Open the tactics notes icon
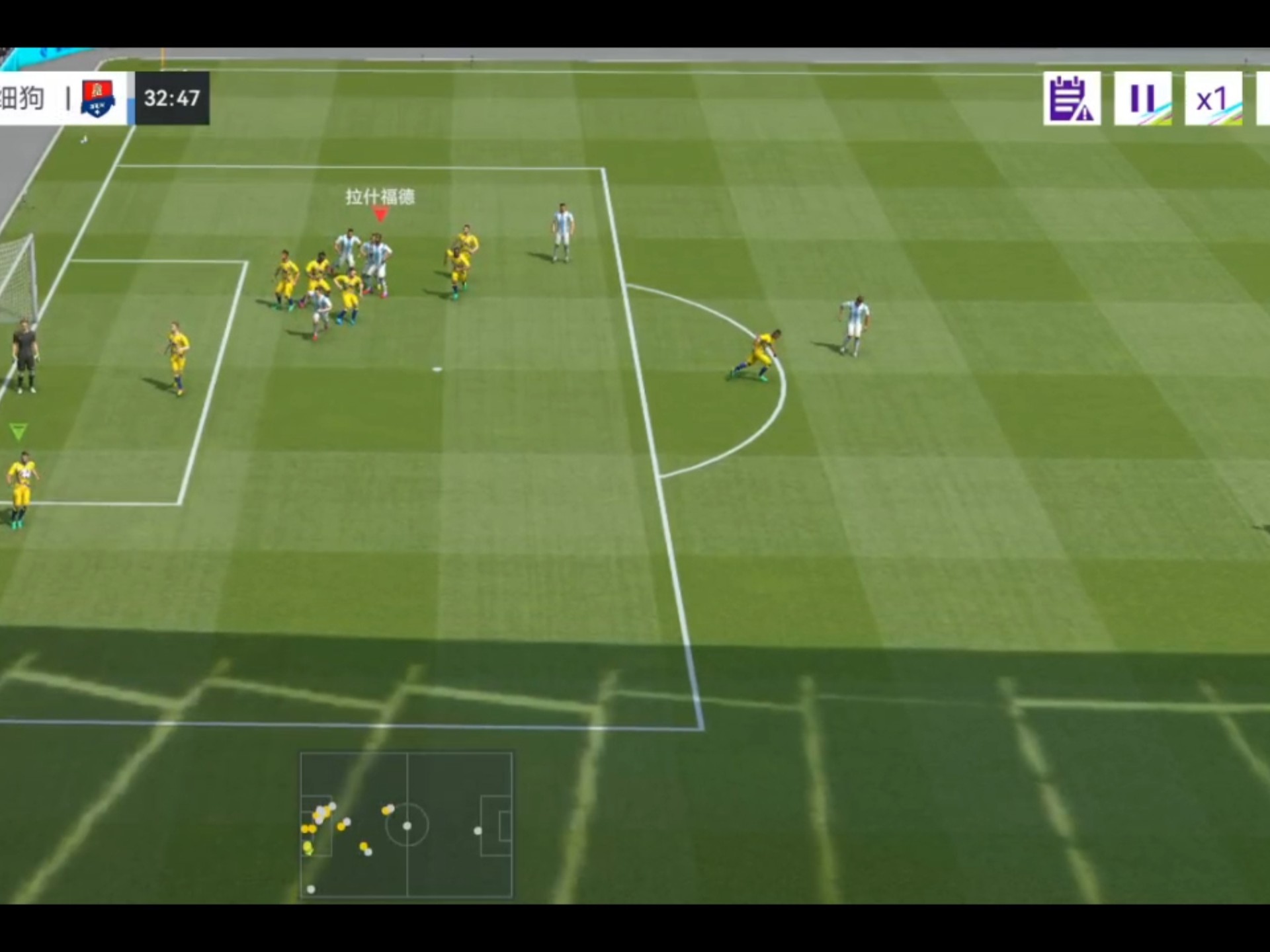Viewport: 1270px width, 952px height. click(1072, 99)
